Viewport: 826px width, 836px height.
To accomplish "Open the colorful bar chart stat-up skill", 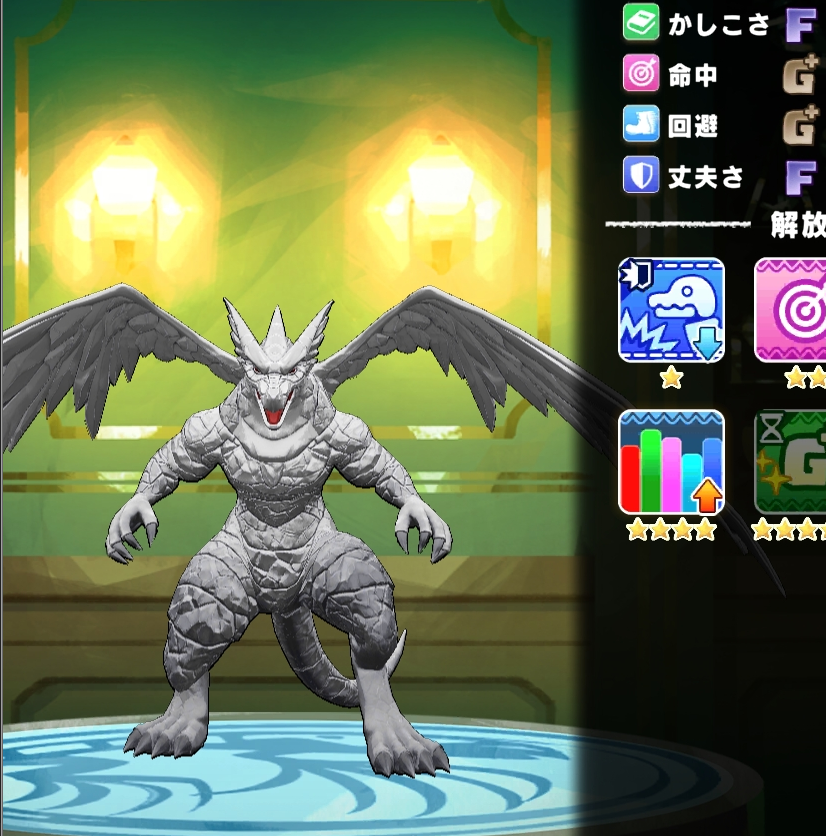I will click(671, 462).
